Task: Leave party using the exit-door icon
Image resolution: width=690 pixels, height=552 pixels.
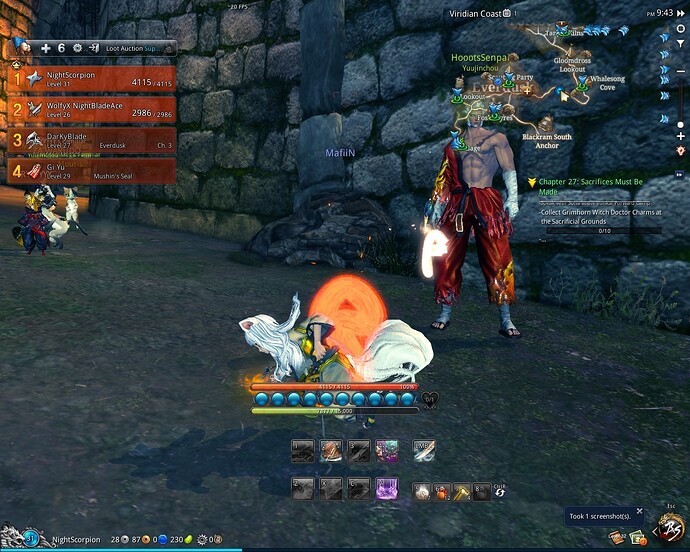Action: click(93, 47)
